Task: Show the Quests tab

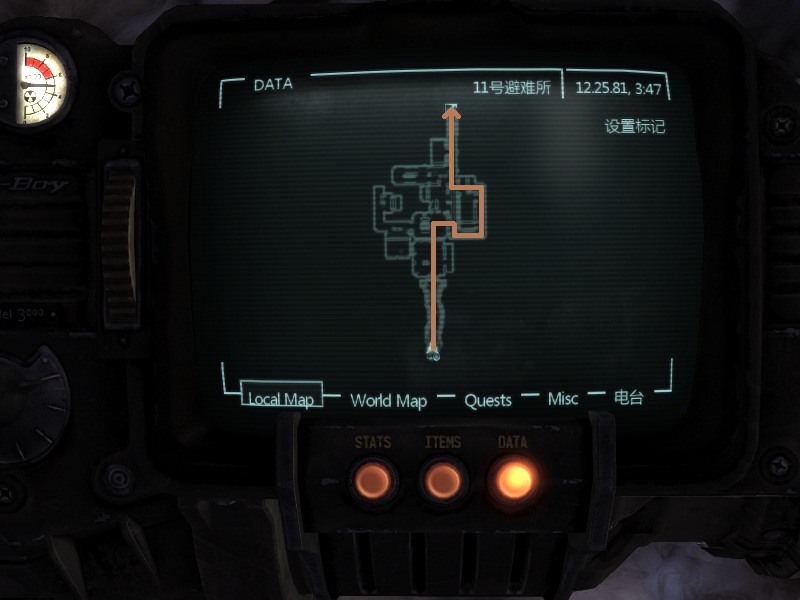Action: coord(488,400)
